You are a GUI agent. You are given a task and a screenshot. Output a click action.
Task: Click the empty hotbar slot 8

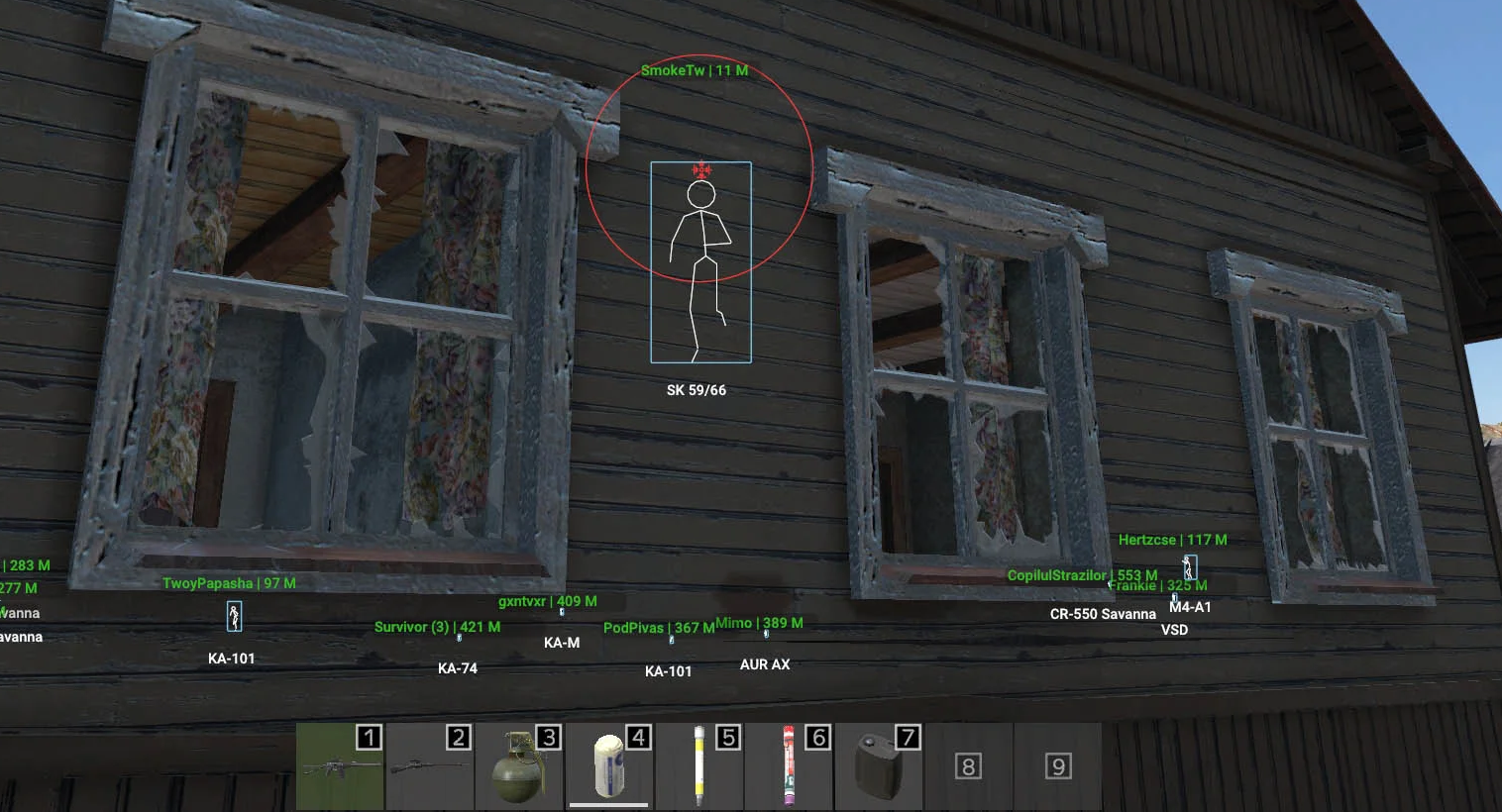coord(969,767)
